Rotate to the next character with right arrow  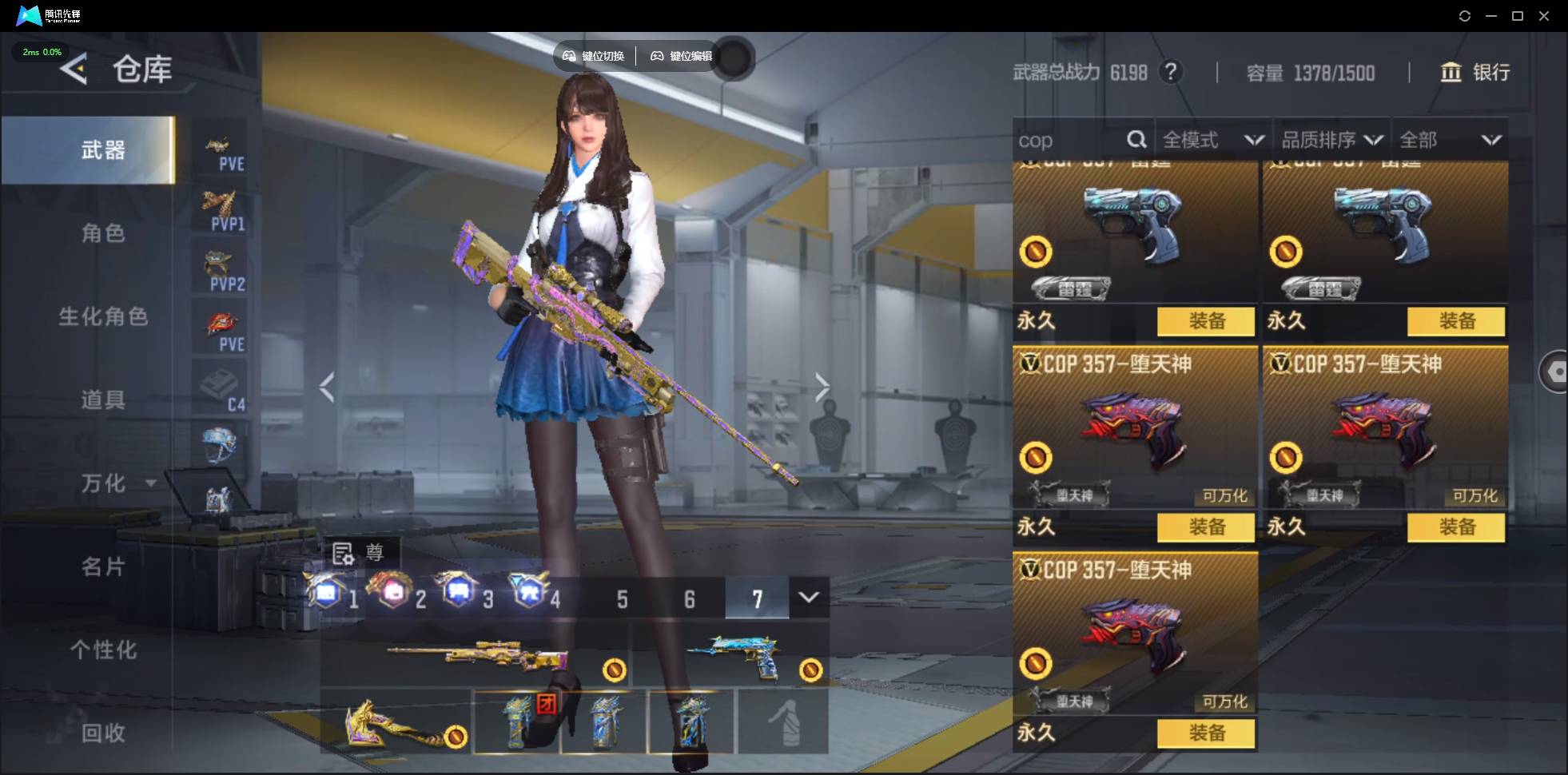[x=822, y=387]
